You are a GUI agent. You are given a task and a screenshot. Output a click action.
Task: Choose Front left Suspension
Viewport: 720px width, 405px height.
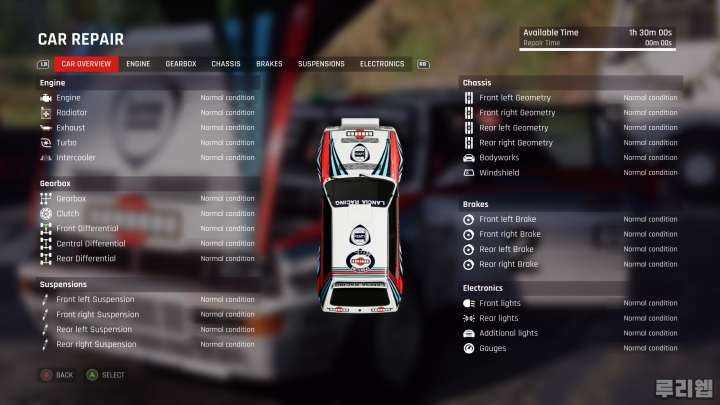147,300
